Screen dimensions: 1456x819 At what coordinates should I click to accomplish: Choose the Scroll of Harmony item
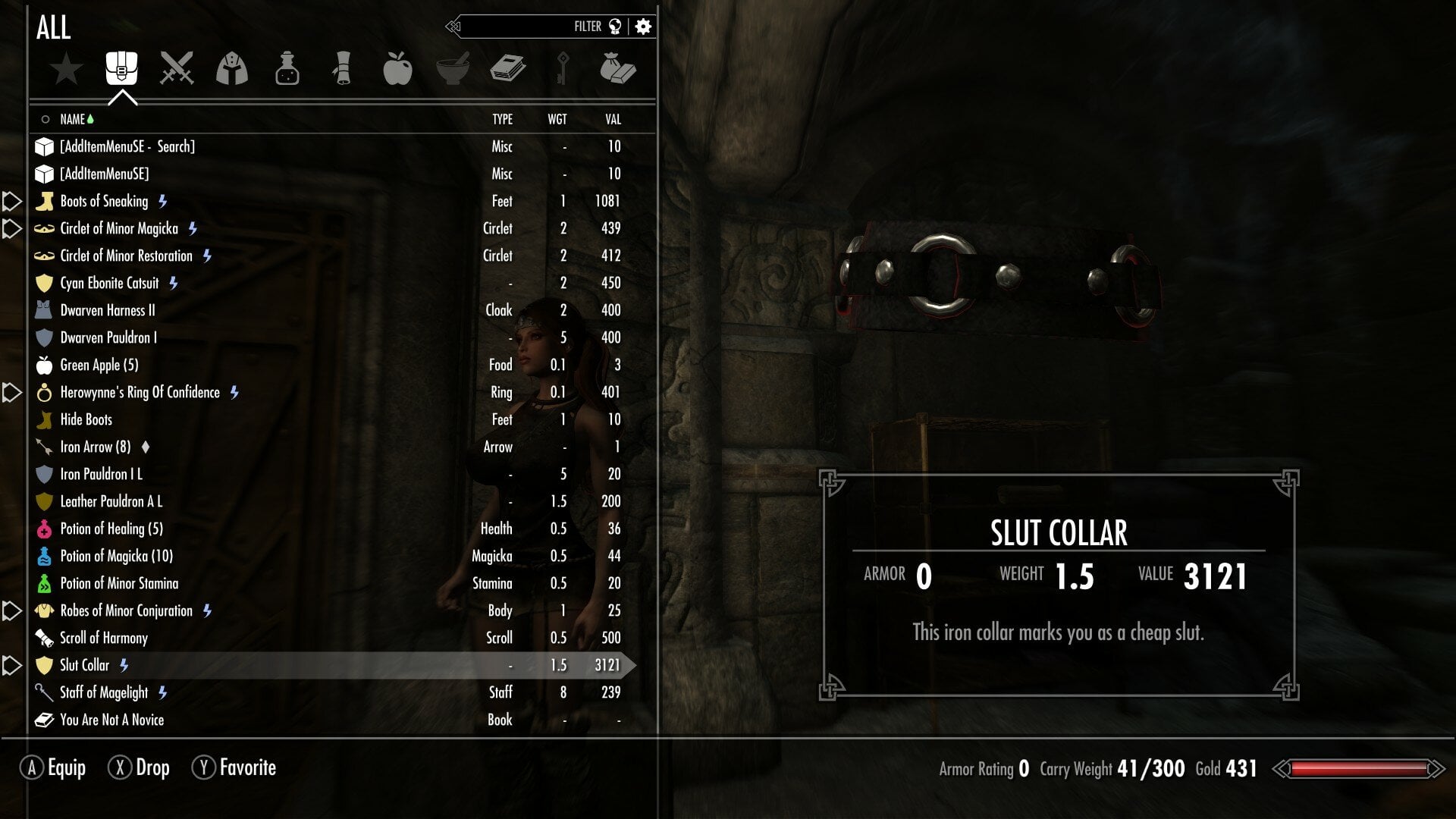(x=103, y=638)
